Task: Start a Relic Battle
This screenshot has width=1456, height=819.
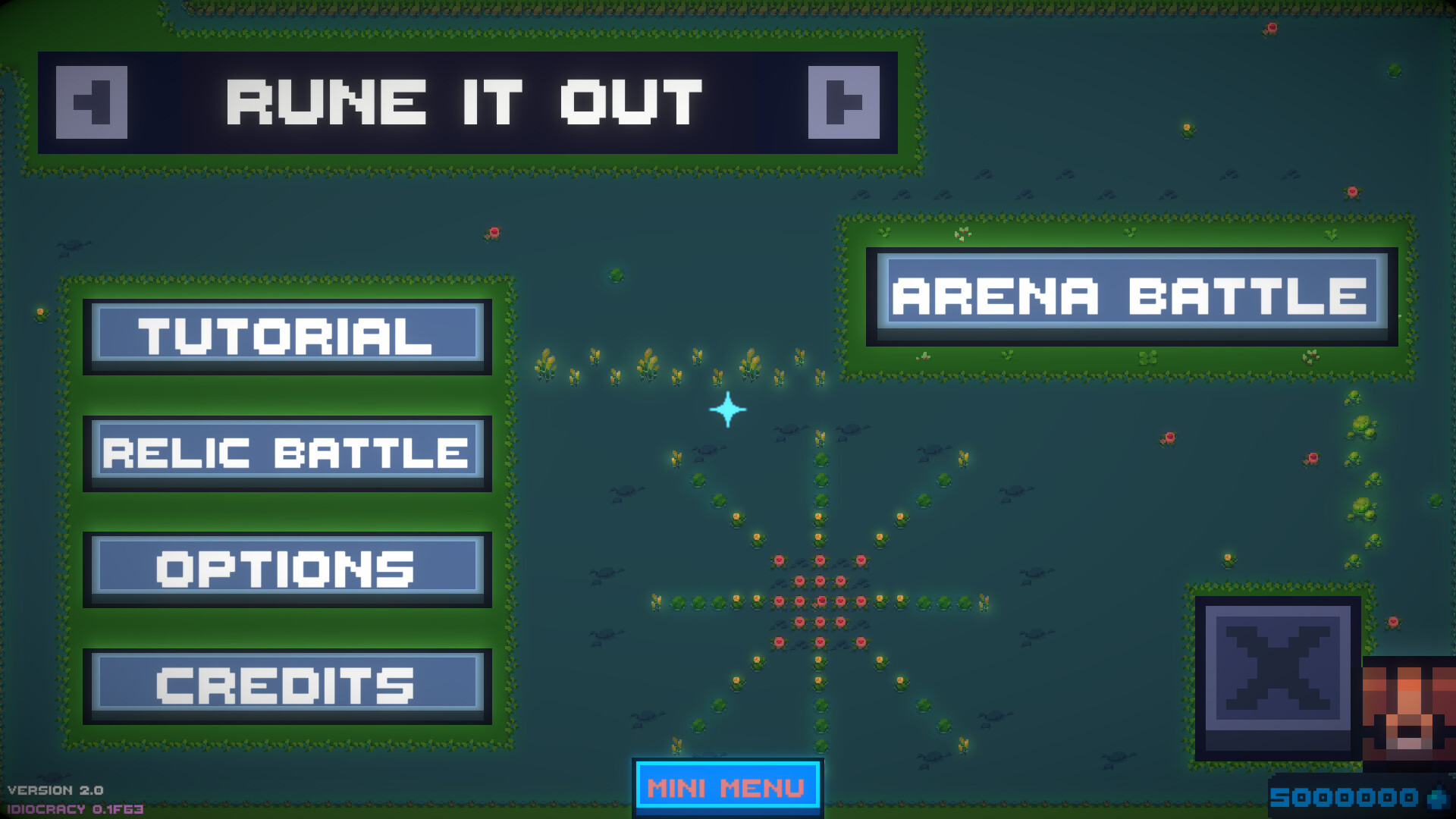Action: [287, 453]
